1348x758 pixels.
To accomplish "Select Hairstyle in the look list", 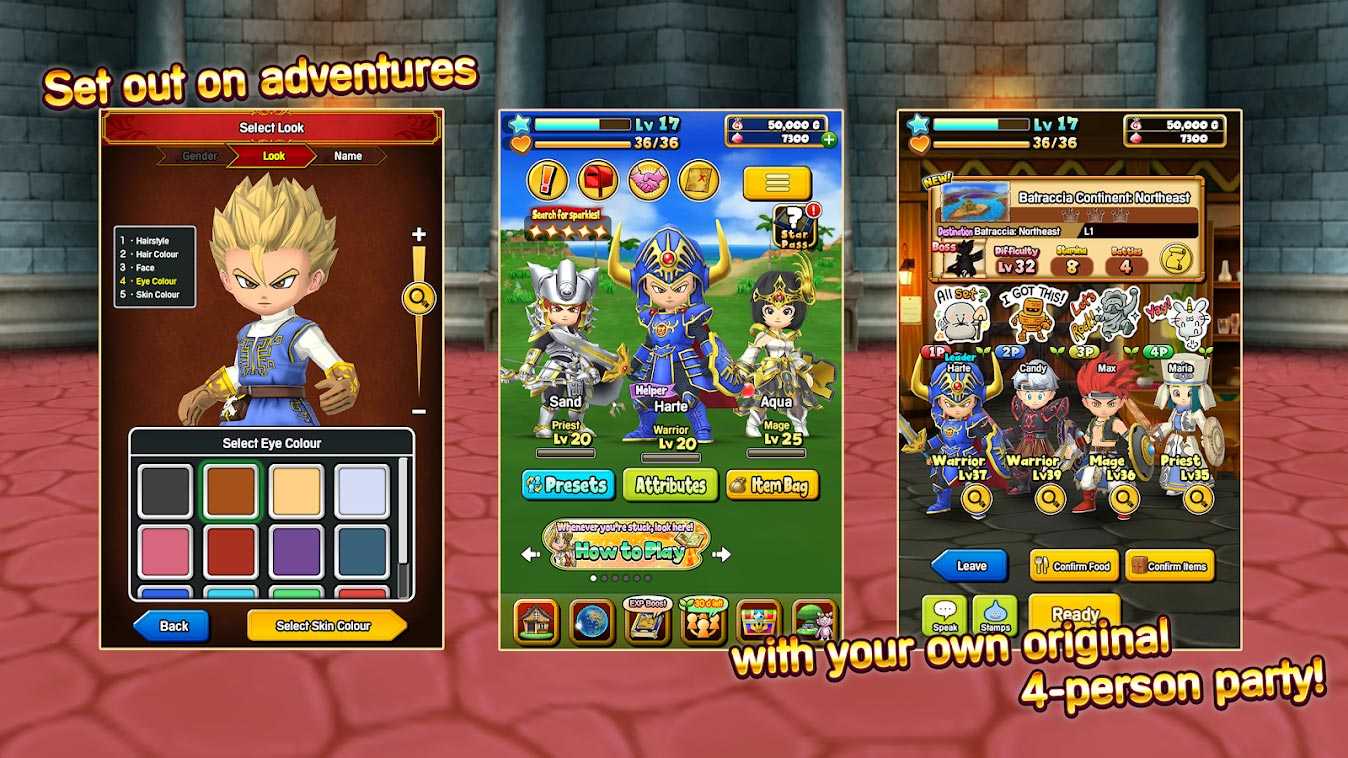I will [152, 241].
